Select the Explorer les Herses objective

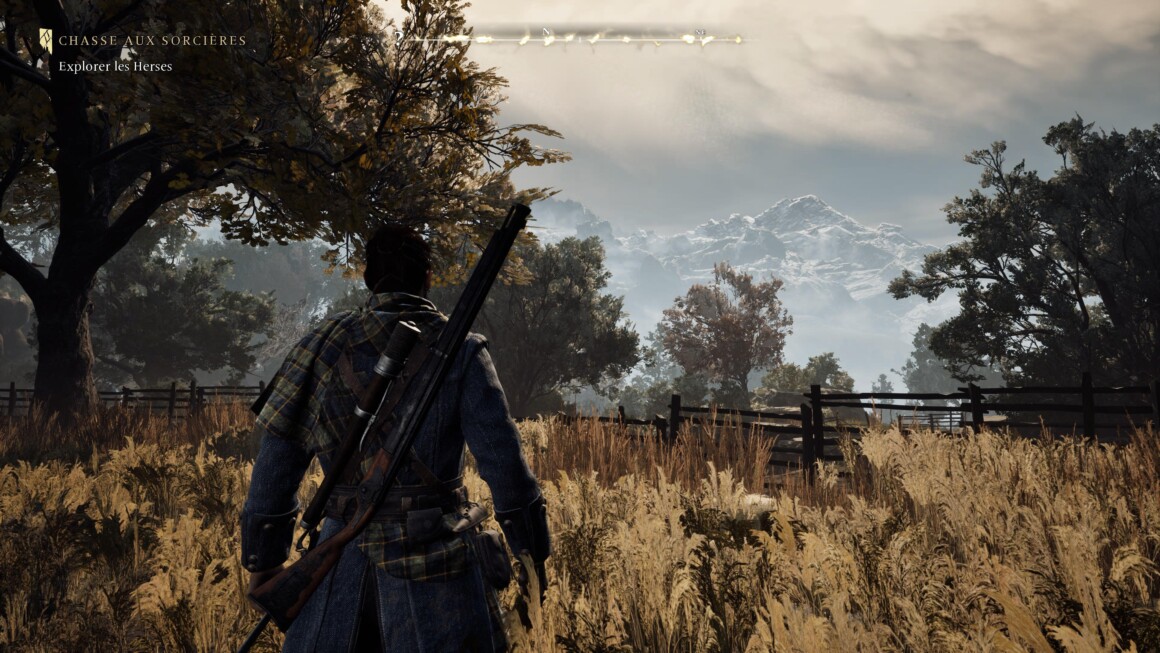[x=115, y=67]
